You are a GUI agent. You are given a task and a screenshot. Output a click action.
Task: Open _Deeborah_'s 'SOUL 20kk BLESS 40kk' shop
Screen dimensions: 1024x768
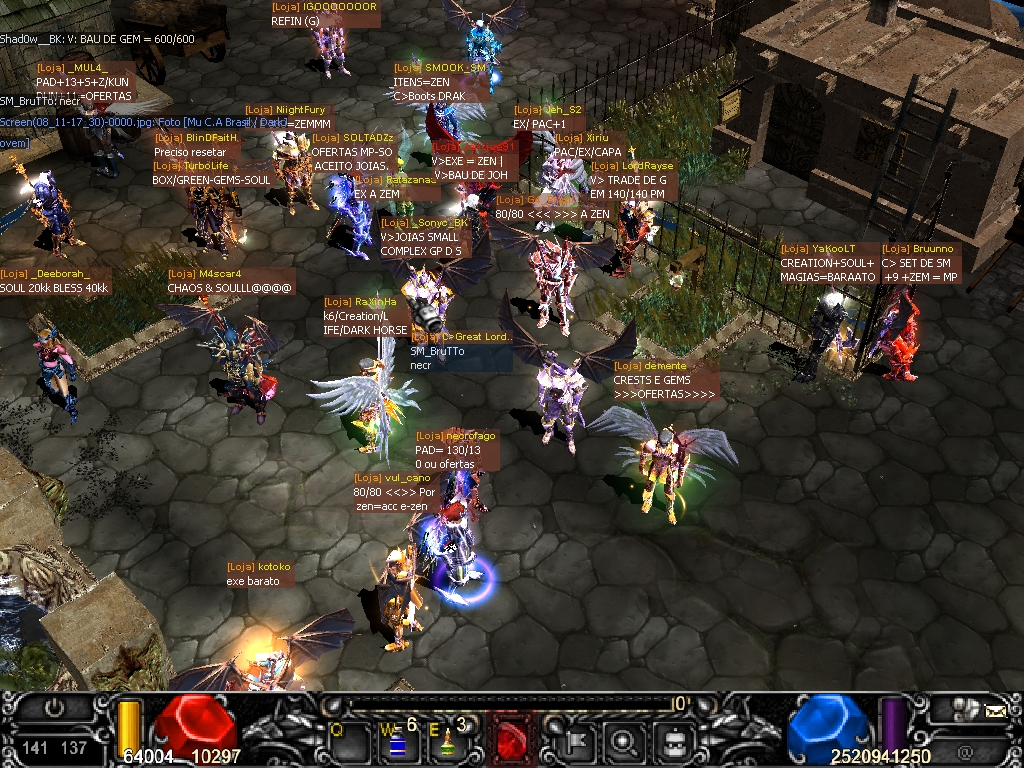pyautogui.click(x=55, y=281)
